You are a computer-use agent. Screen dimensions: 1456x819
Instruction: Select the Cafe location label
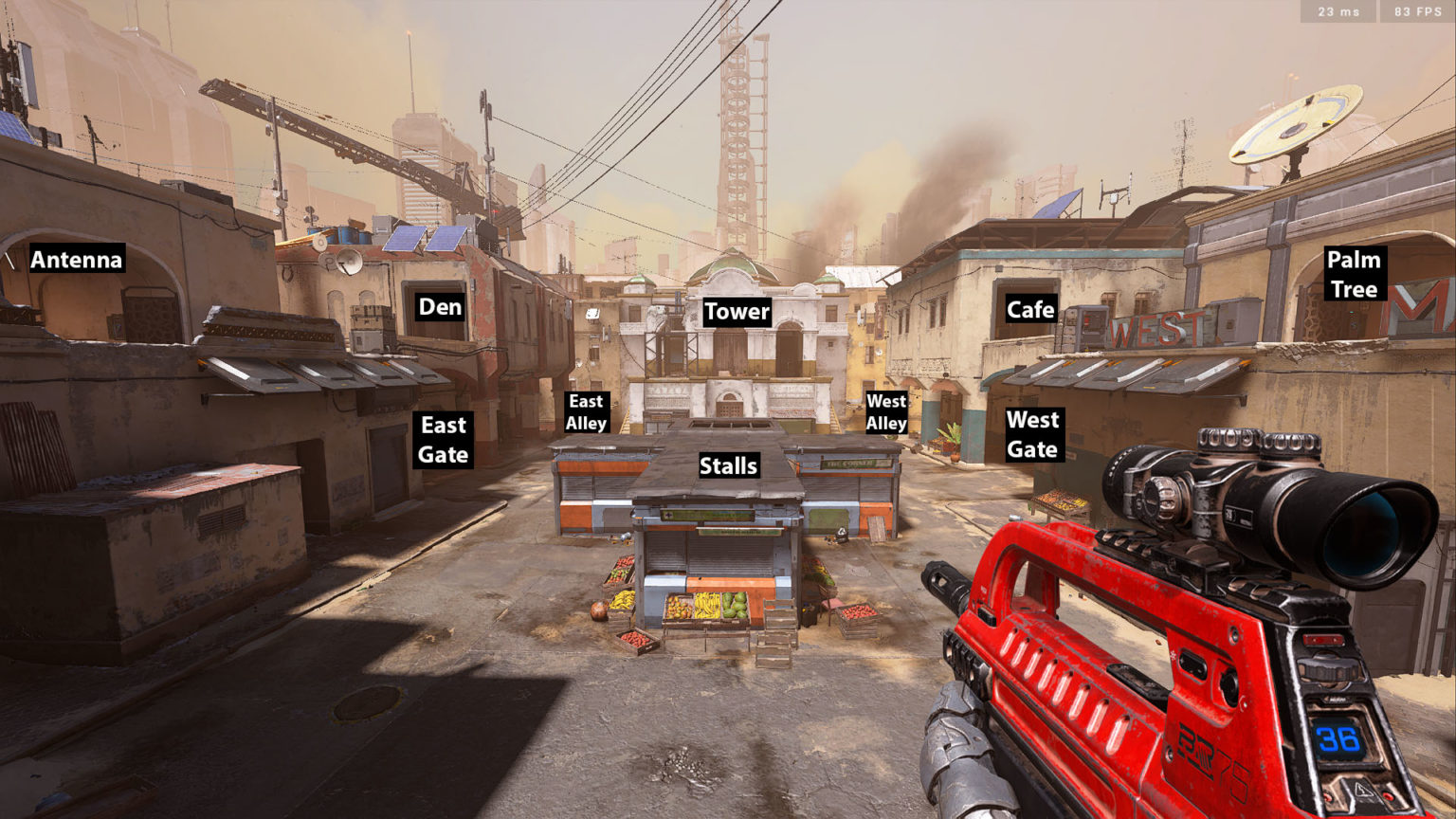click(x=1030, y=310)
